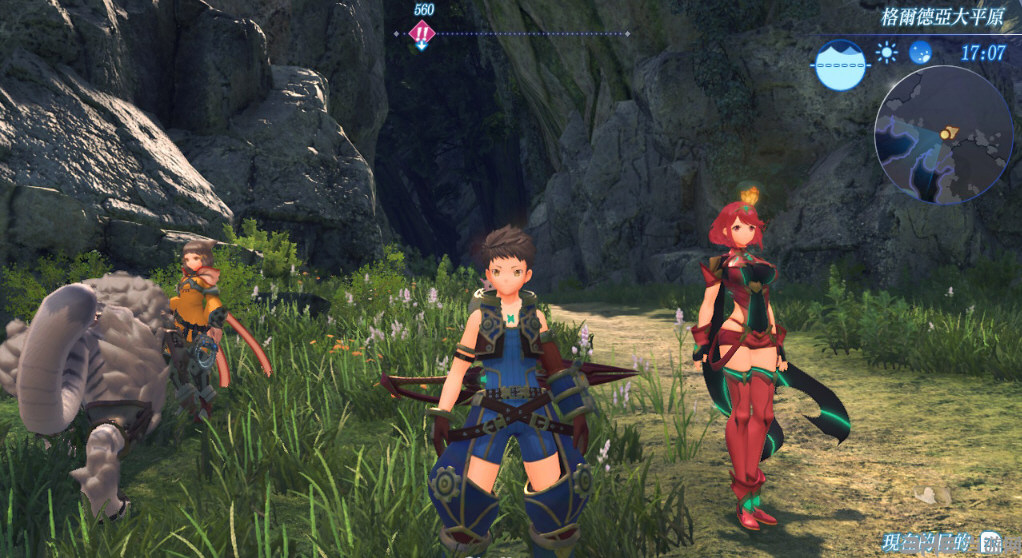The width and height of the screenshot is (1022, 558).
Task: Click the cloud sea tide level icon
Action: tap(840, 64)
